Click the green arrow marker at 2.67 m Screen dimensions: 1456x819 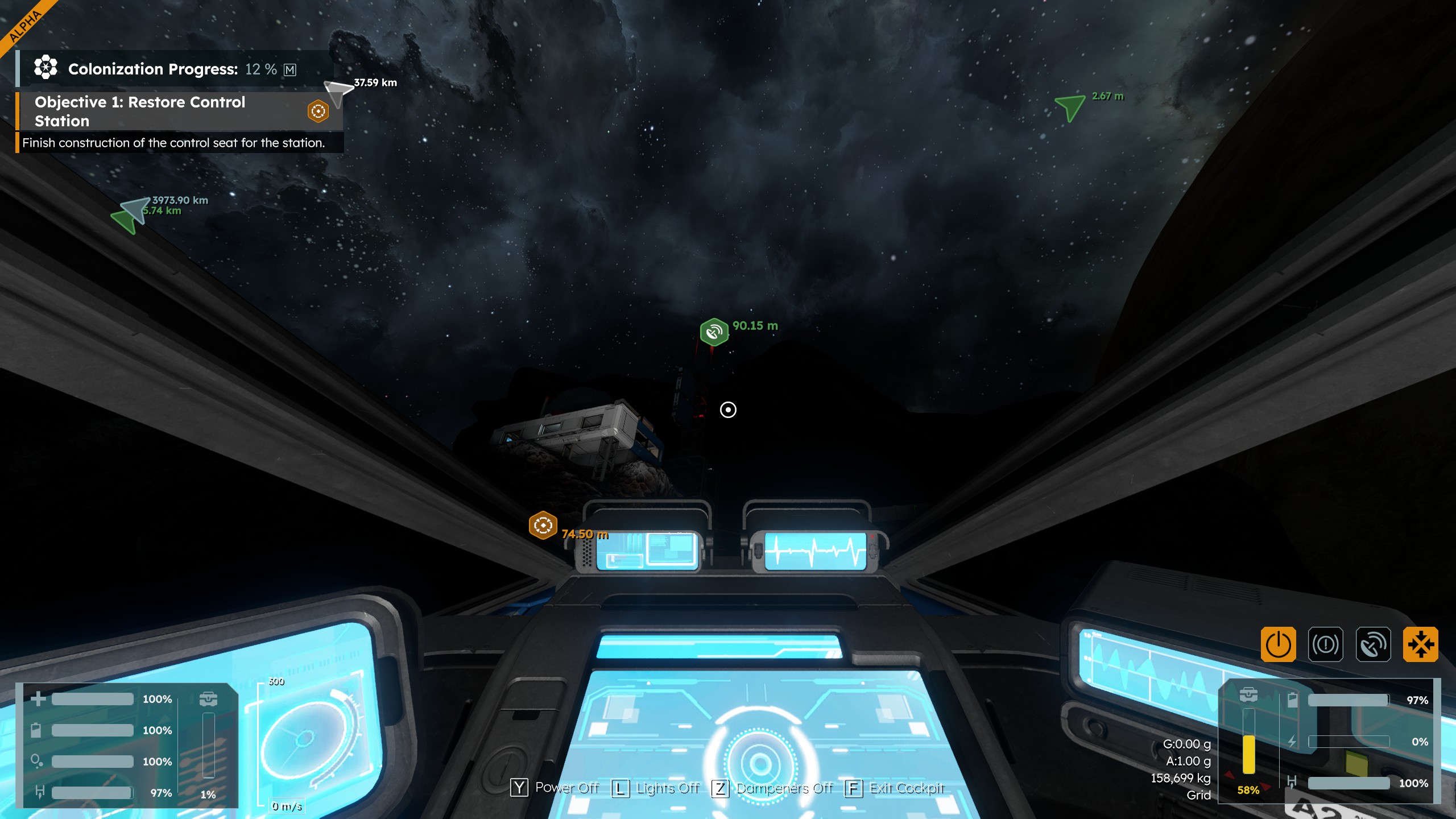tap(1070, 106)
